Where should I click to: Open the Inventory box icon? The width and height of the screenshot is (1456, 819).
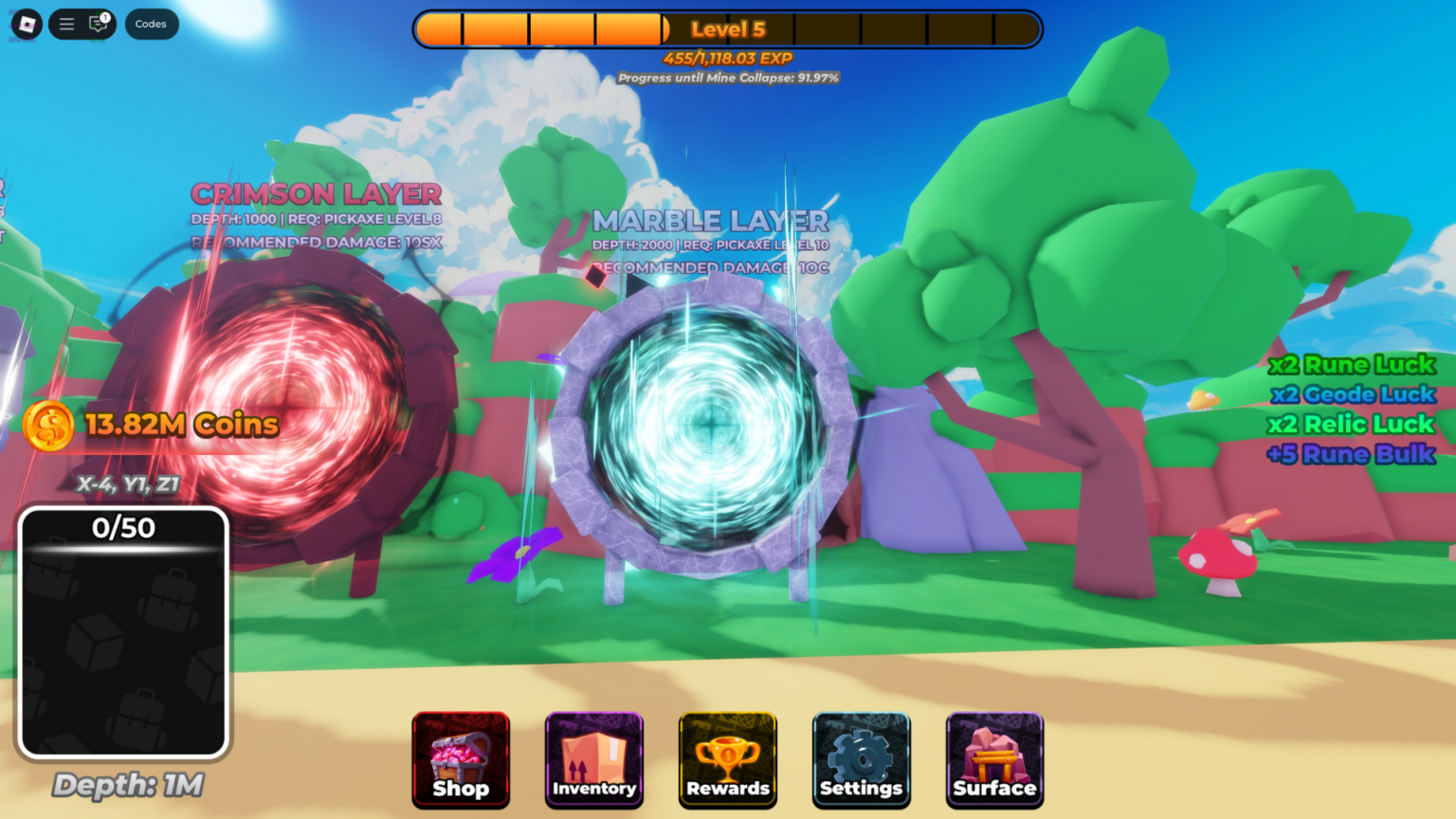(594, 760)
